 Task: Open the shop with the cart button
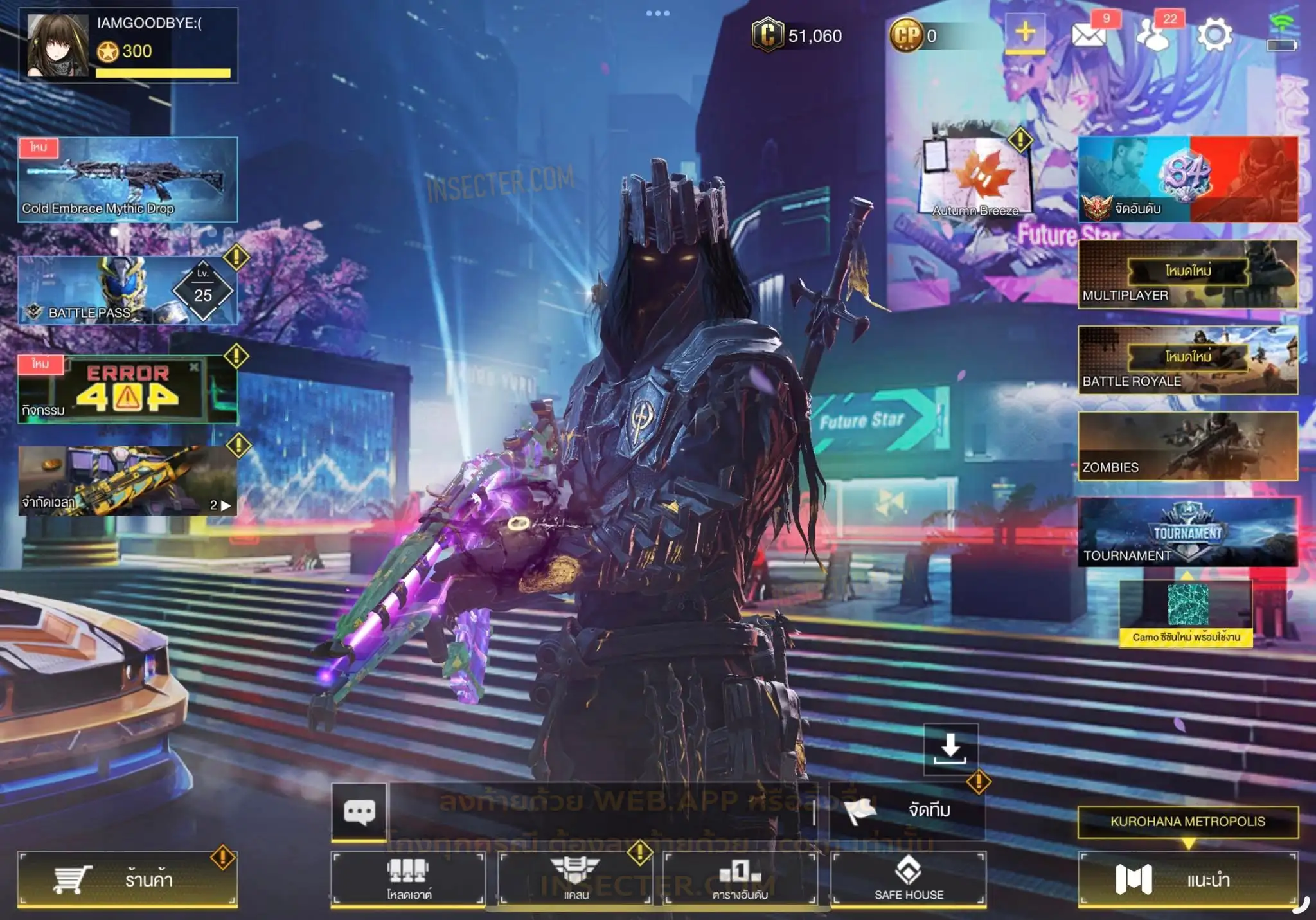(127, 879)
